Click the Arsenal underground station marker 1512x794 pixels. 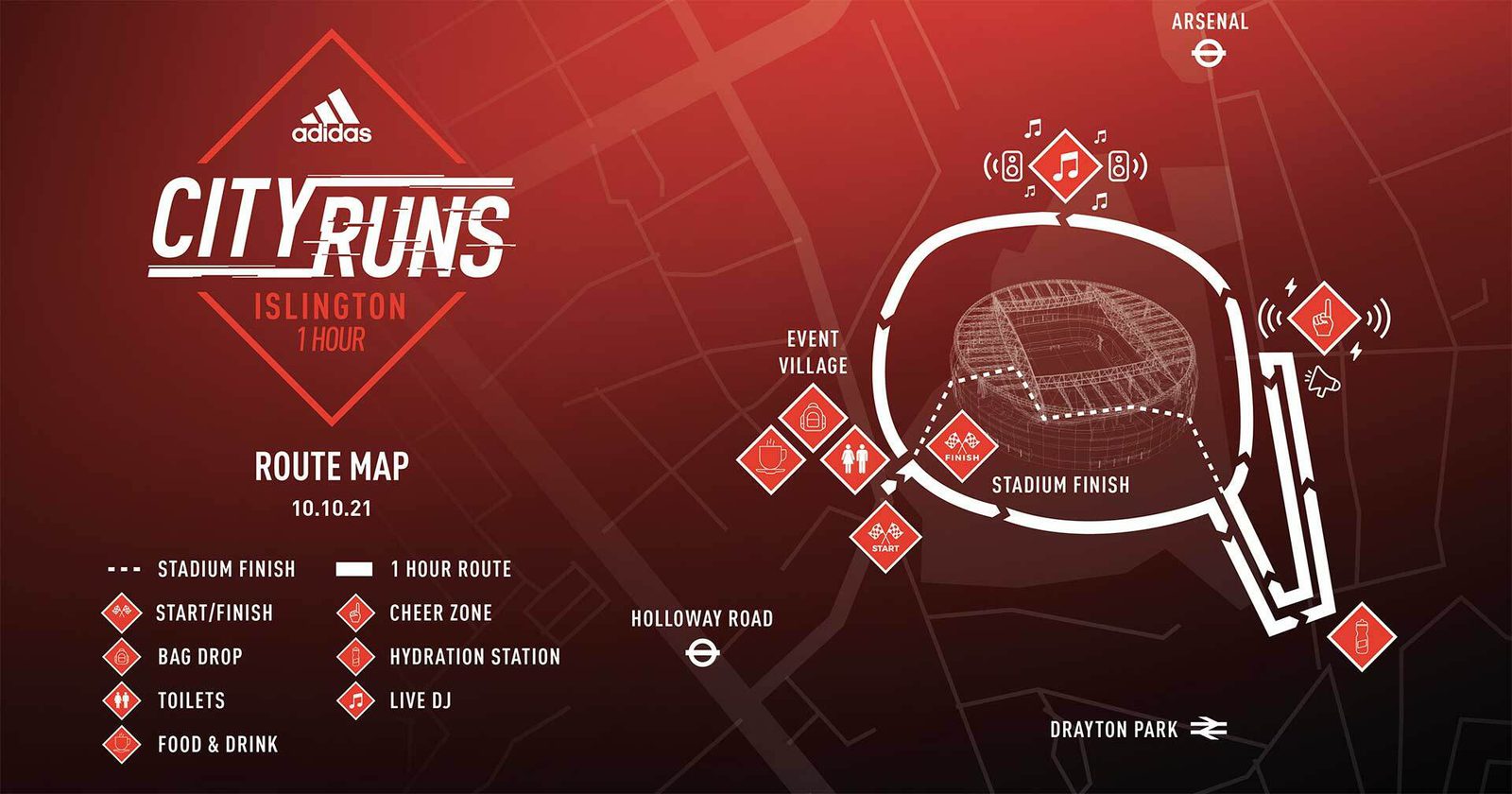[1209, 55]
